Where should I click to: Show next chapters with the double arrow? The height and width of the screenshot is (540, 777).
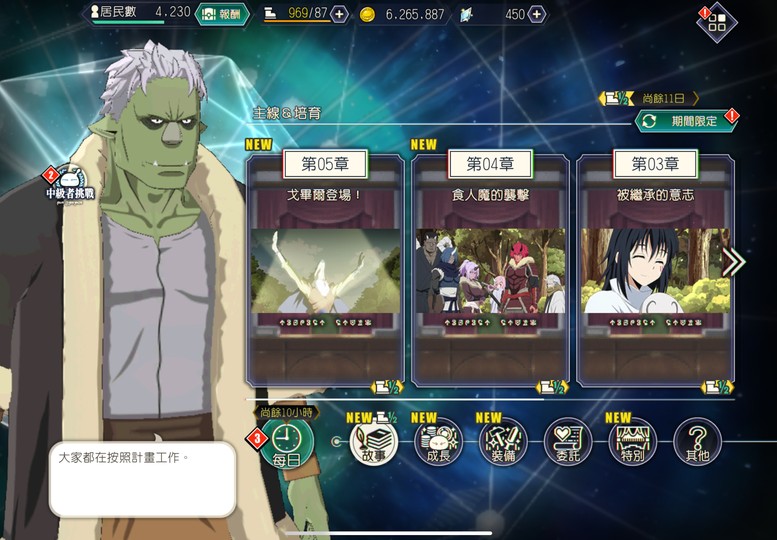coord(734,262)
